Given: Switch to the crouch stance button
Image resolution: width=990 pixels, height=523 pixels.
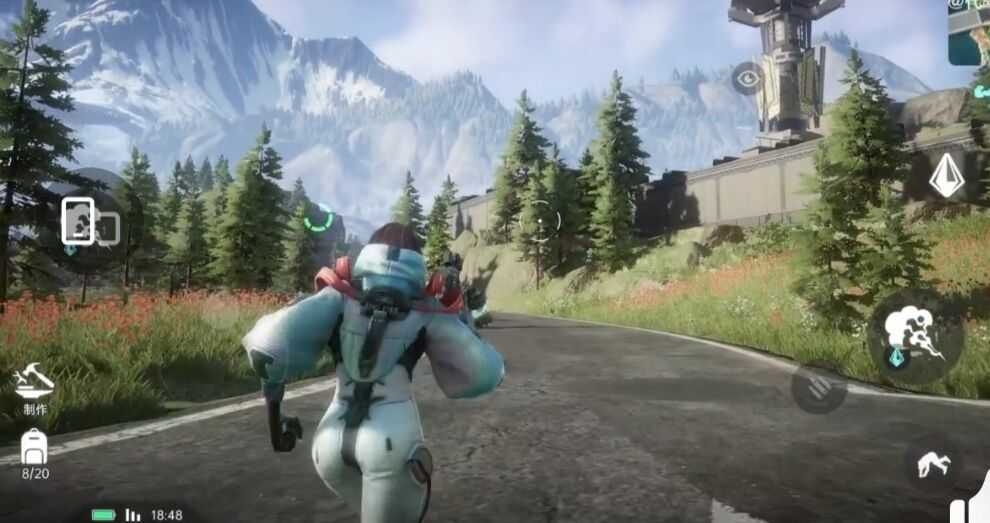Looking at the screenshot, I should tap(933, 463).
